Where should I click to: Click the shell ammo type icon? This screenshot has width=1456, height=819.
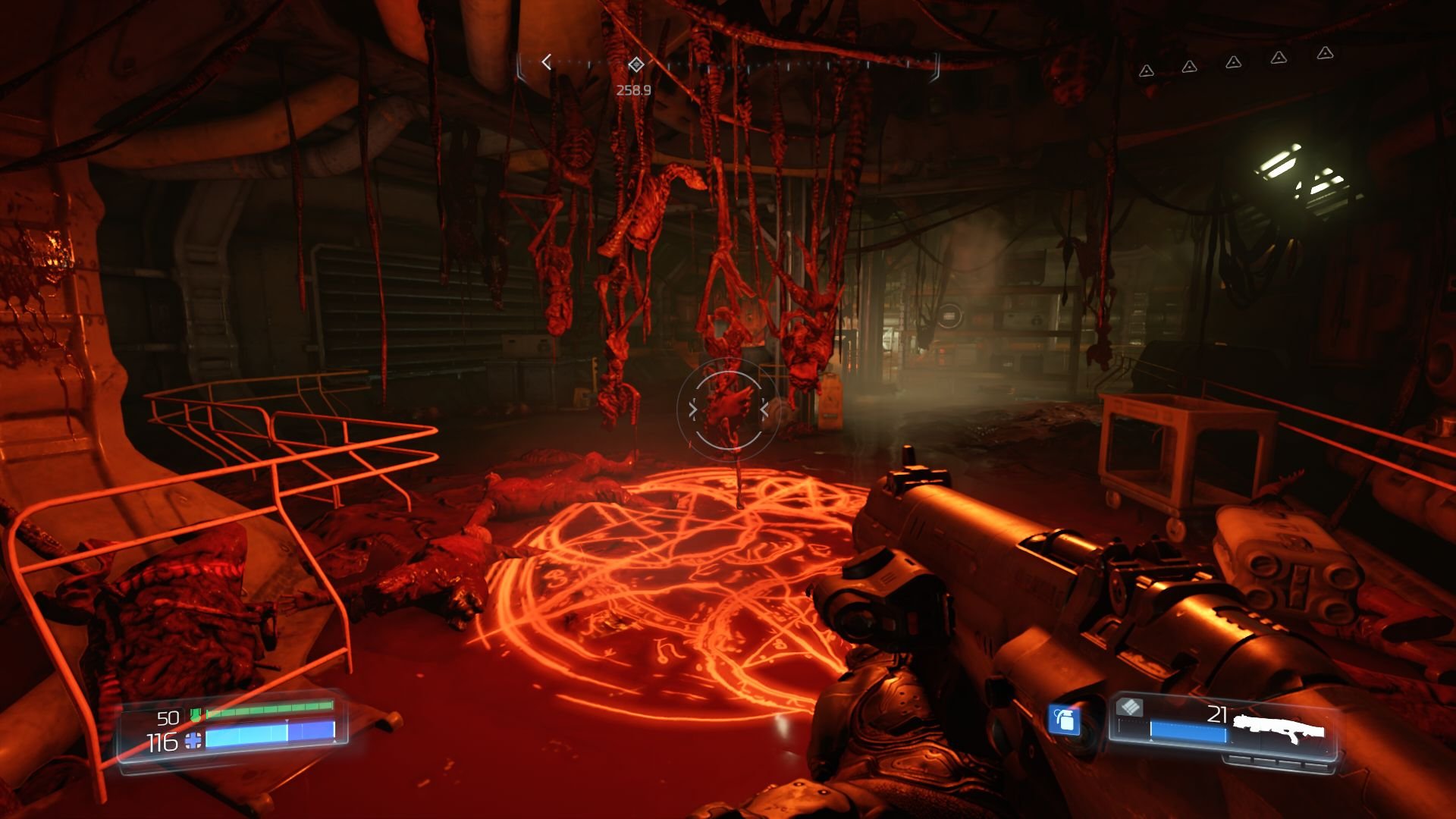[x=1129, y=708]
